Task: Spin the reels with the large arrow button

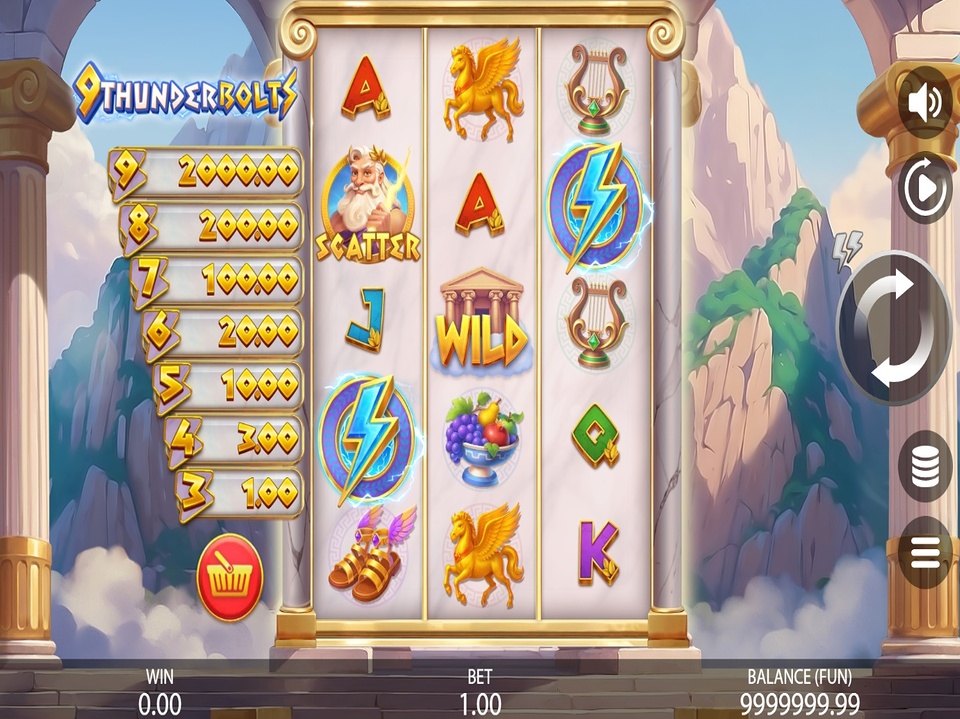Action: pos(895,328)
